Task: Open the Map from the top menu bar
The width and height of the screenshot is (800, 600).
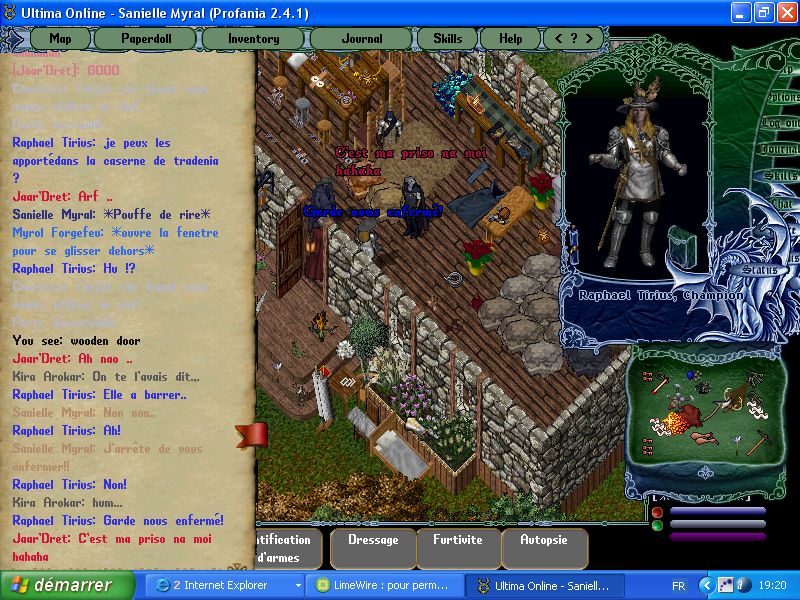Action: (x=60, y=39)
